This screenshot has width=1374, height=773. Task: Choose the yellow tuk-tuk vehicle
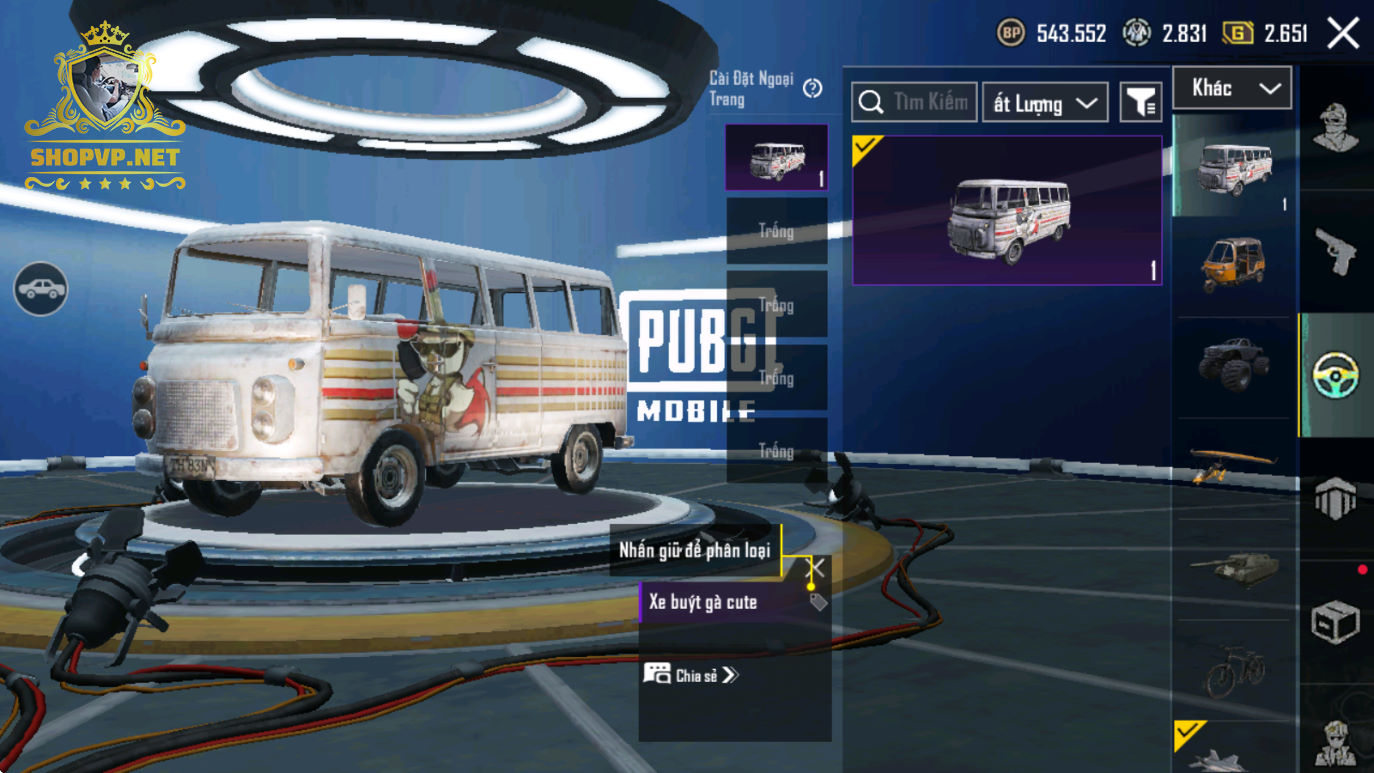1233,265
